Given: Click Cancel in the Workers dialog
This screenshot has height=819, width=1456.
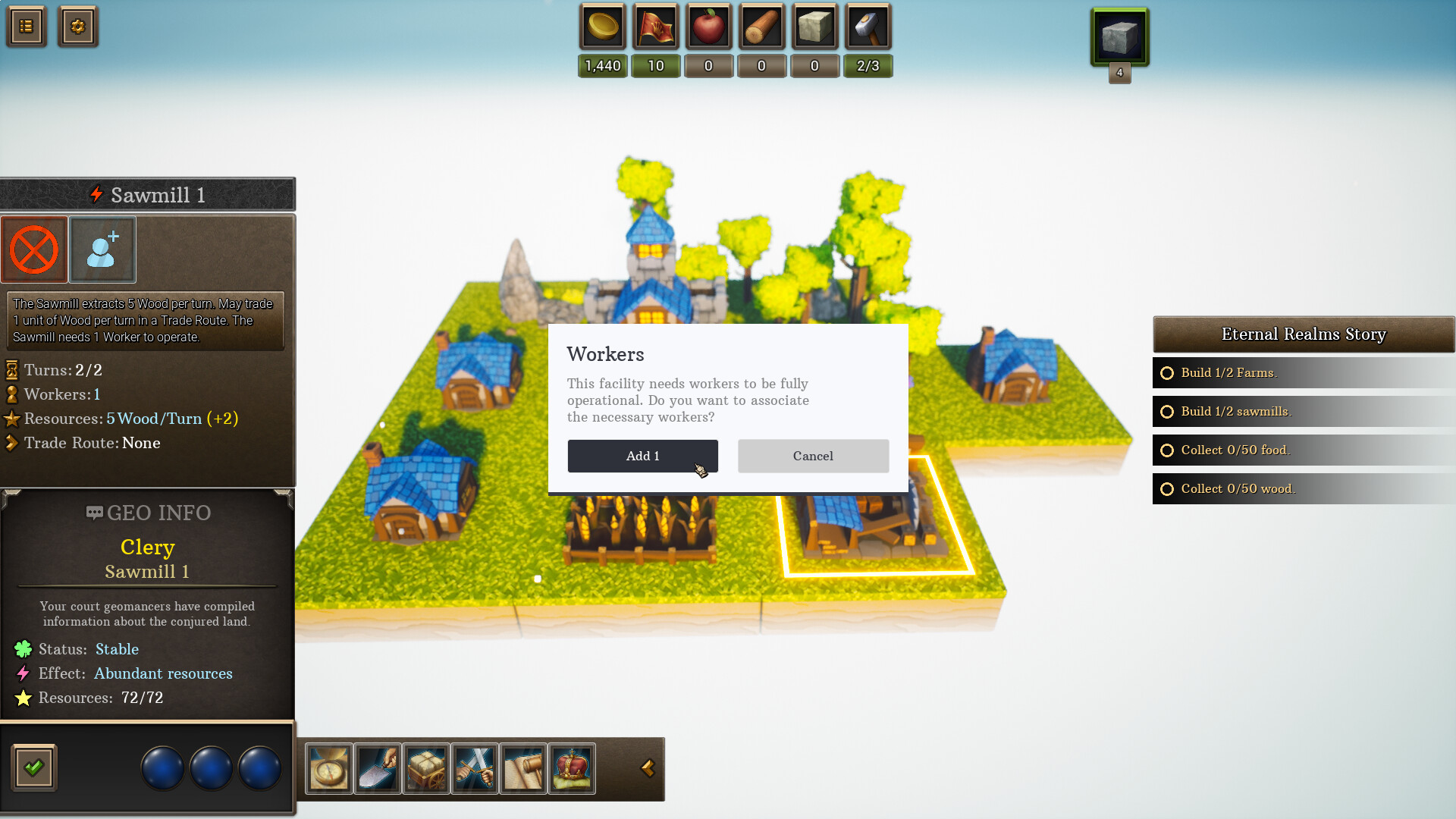Looking at the screenshot, I should coord(812,456).
